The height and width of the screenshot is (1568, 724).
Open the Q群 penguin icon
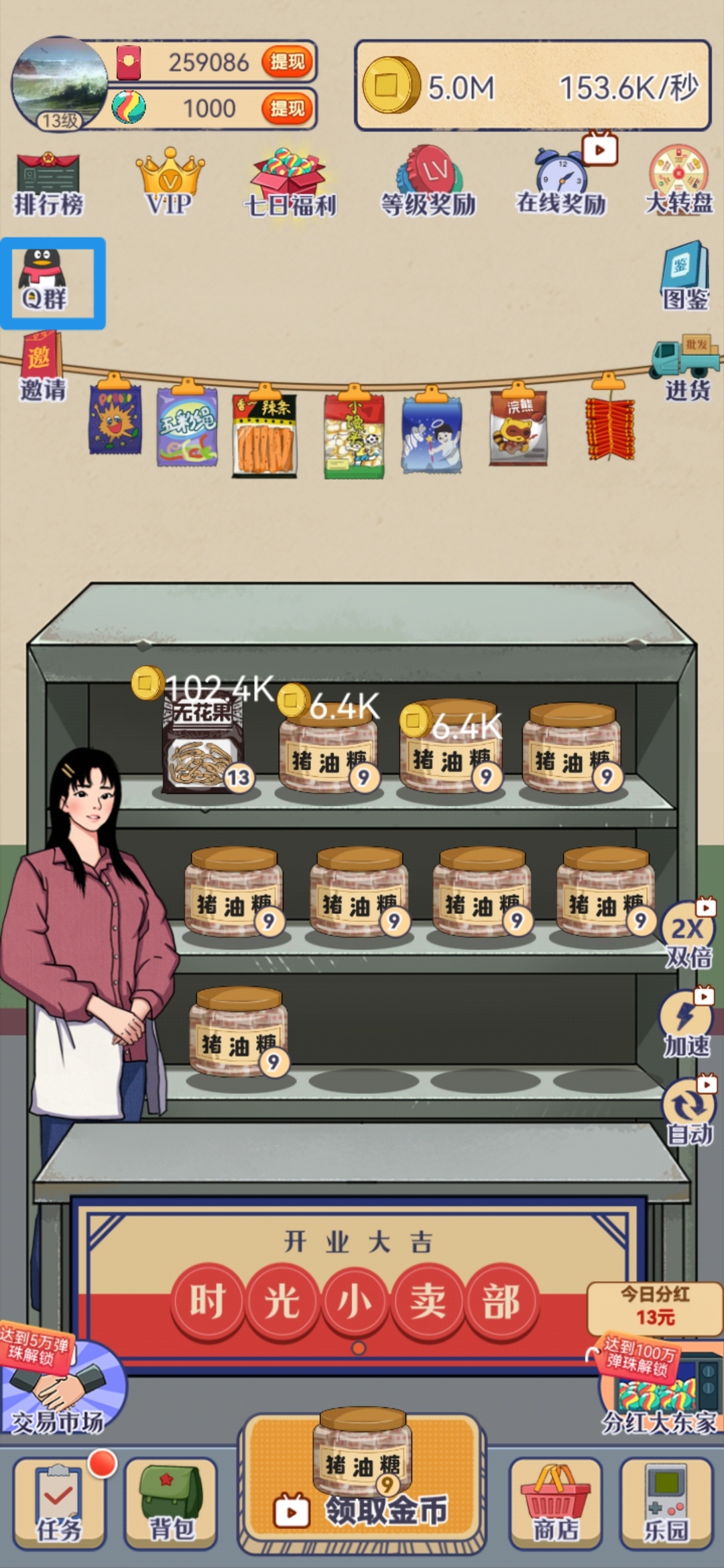(44, 281)
